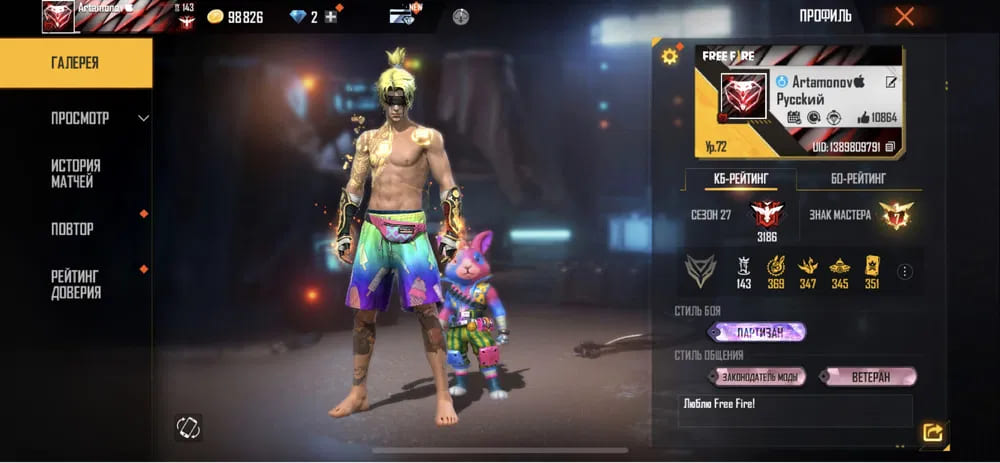Switch to the КБ-рейтинг tab

tap(740, 179)
